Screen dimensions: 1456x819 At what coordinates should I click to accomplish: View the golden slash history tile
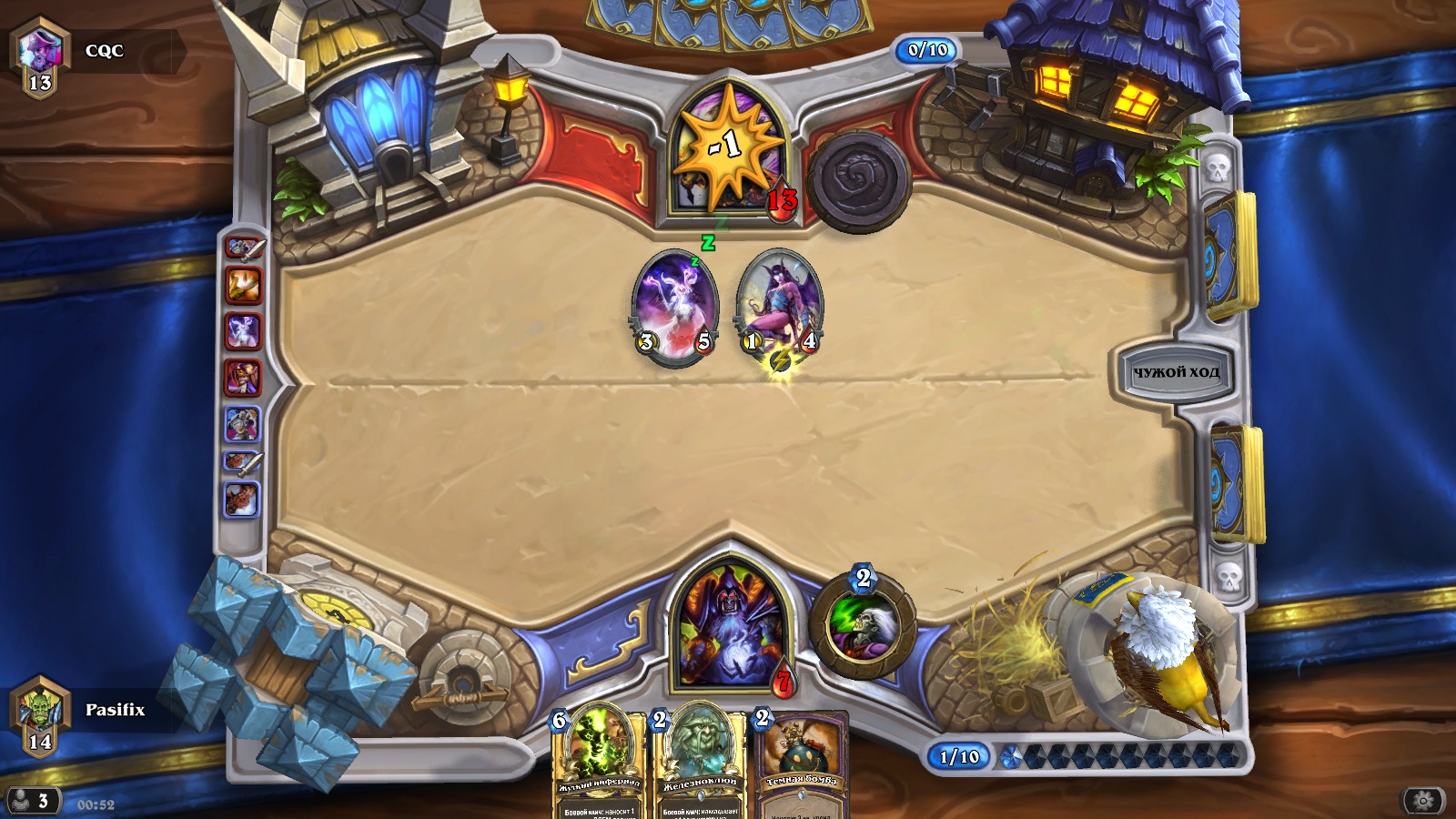(243, 286)
